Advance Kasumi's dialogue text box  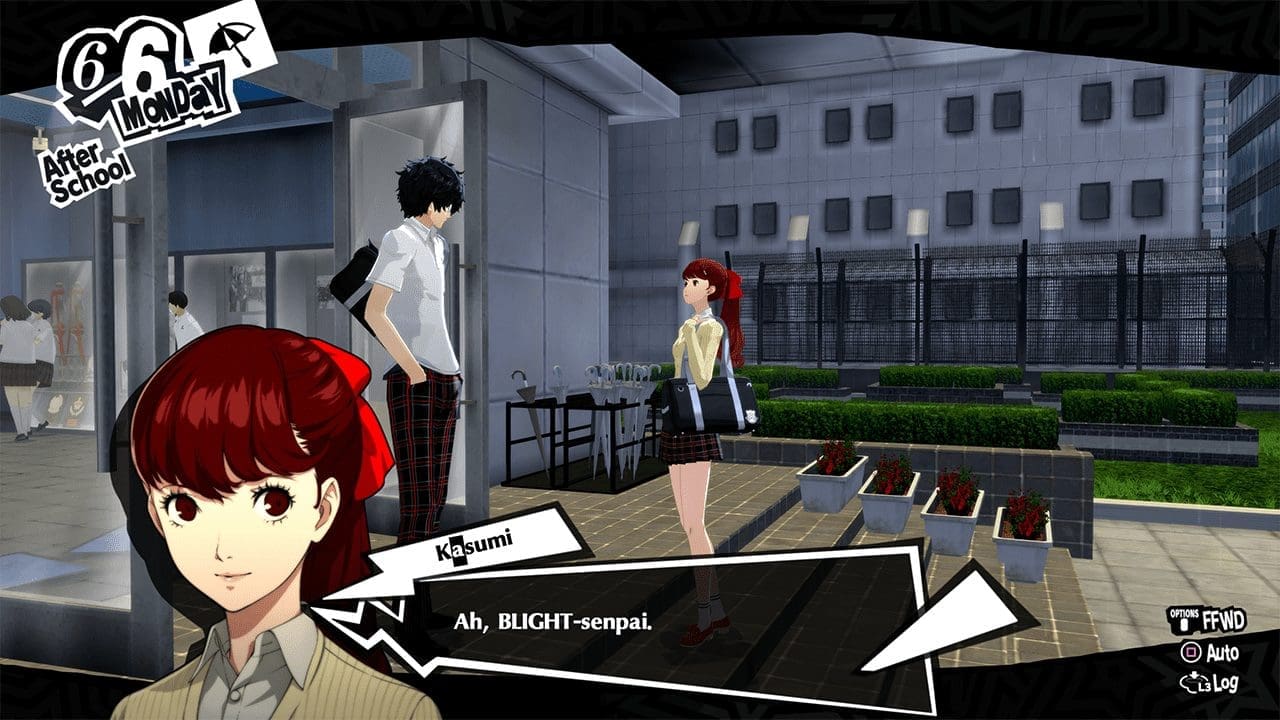click(640, 622)
